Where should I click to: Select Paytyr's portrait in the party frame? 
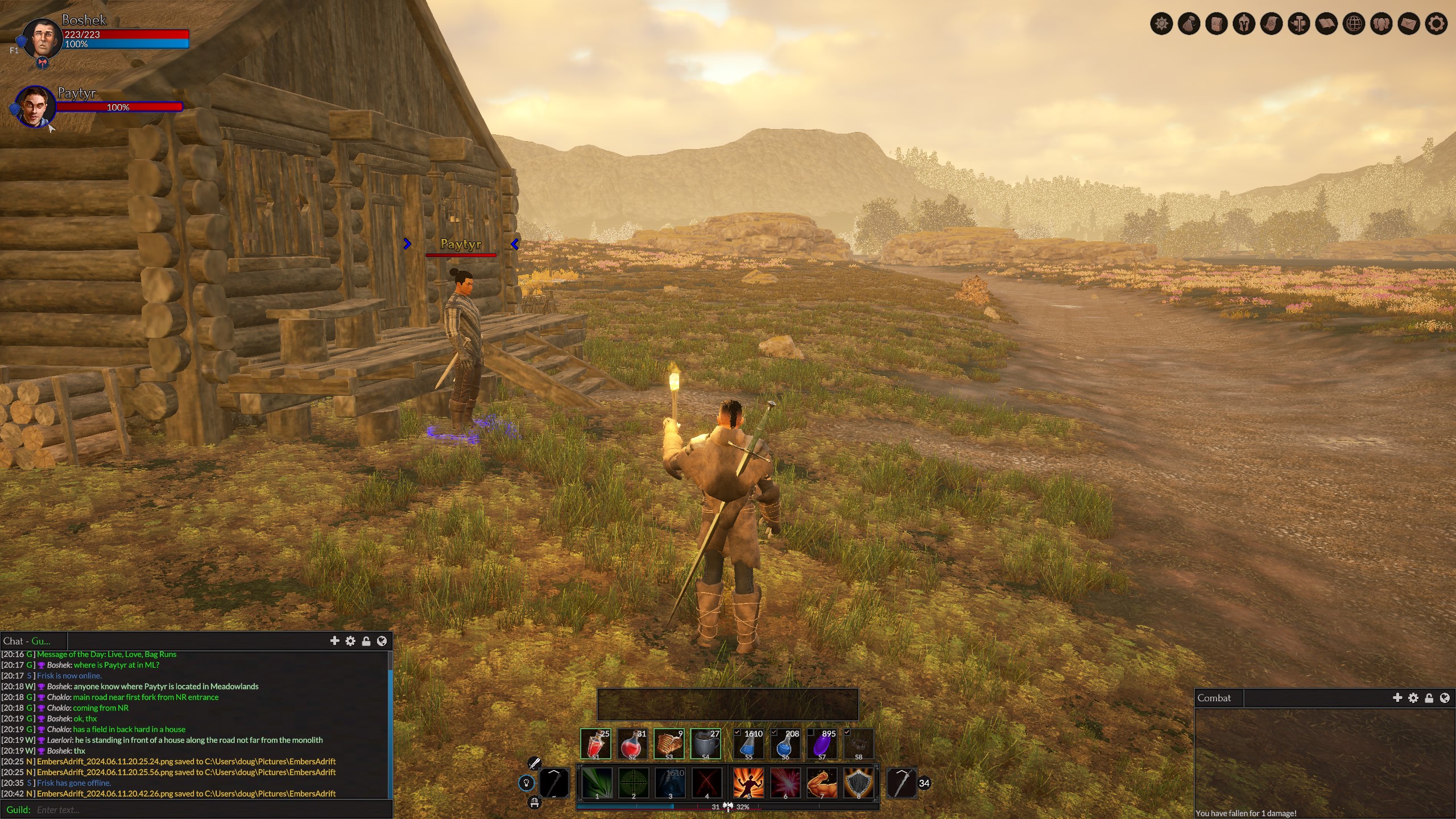click(34, 106)
